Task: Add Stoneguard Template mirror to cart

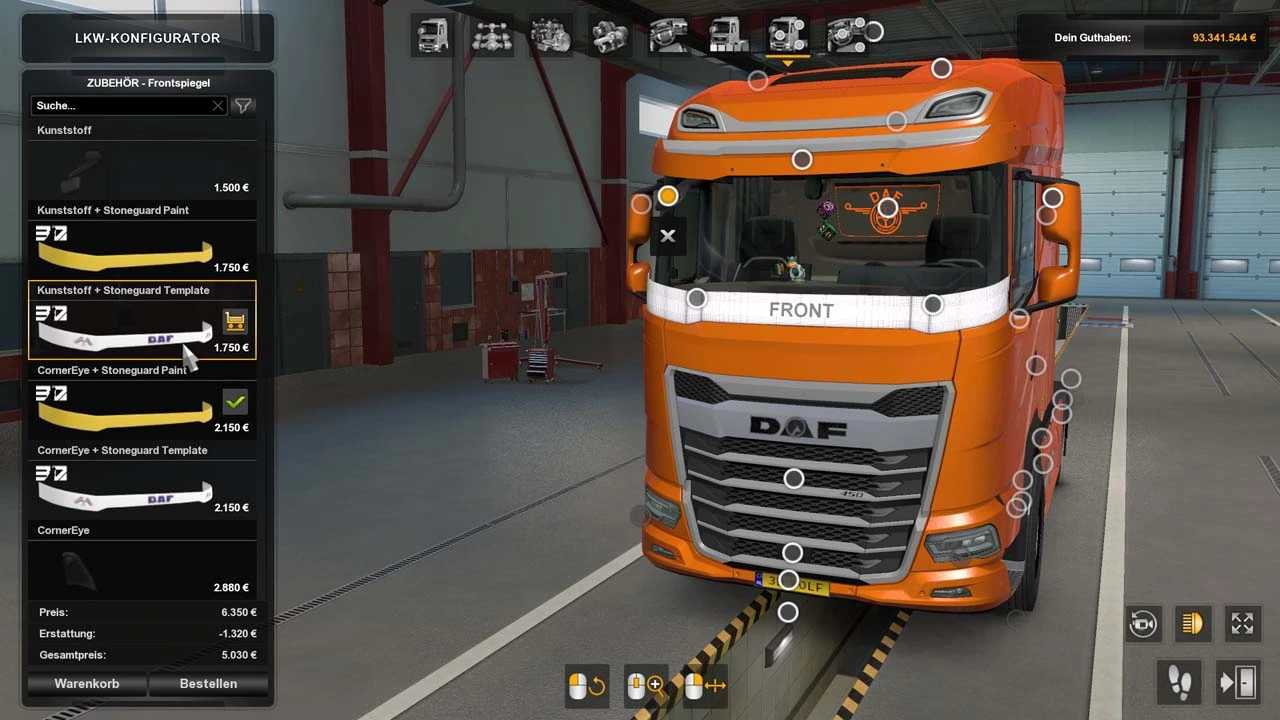Action: (x=235, y=322)
